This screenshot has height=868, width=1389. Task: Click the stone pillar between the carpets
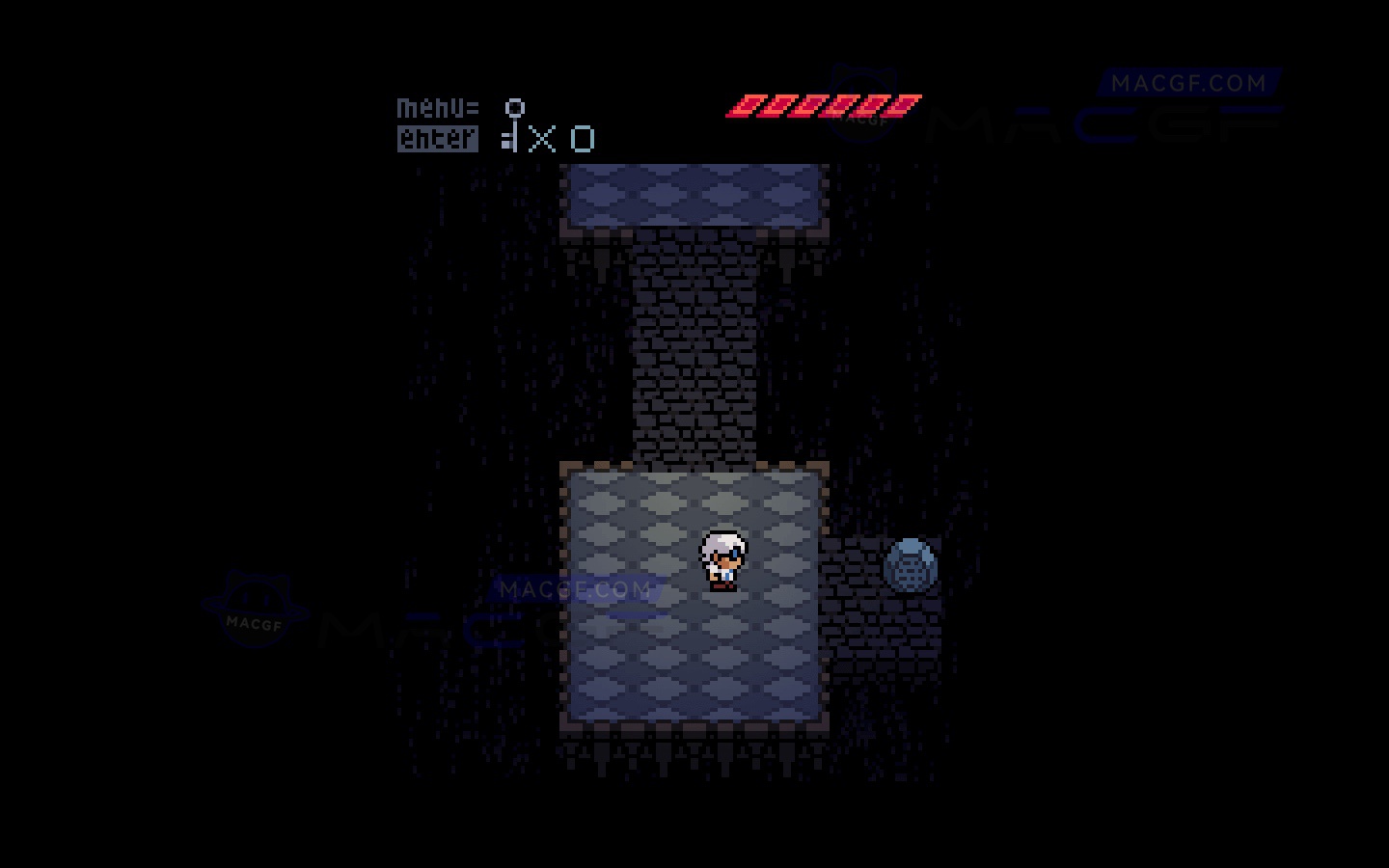click(694, 347)
